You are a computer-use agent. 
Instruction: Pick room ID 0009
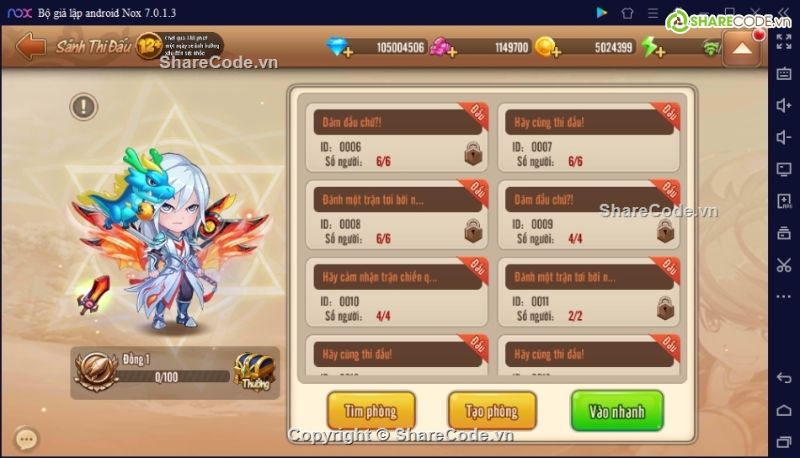592,214
